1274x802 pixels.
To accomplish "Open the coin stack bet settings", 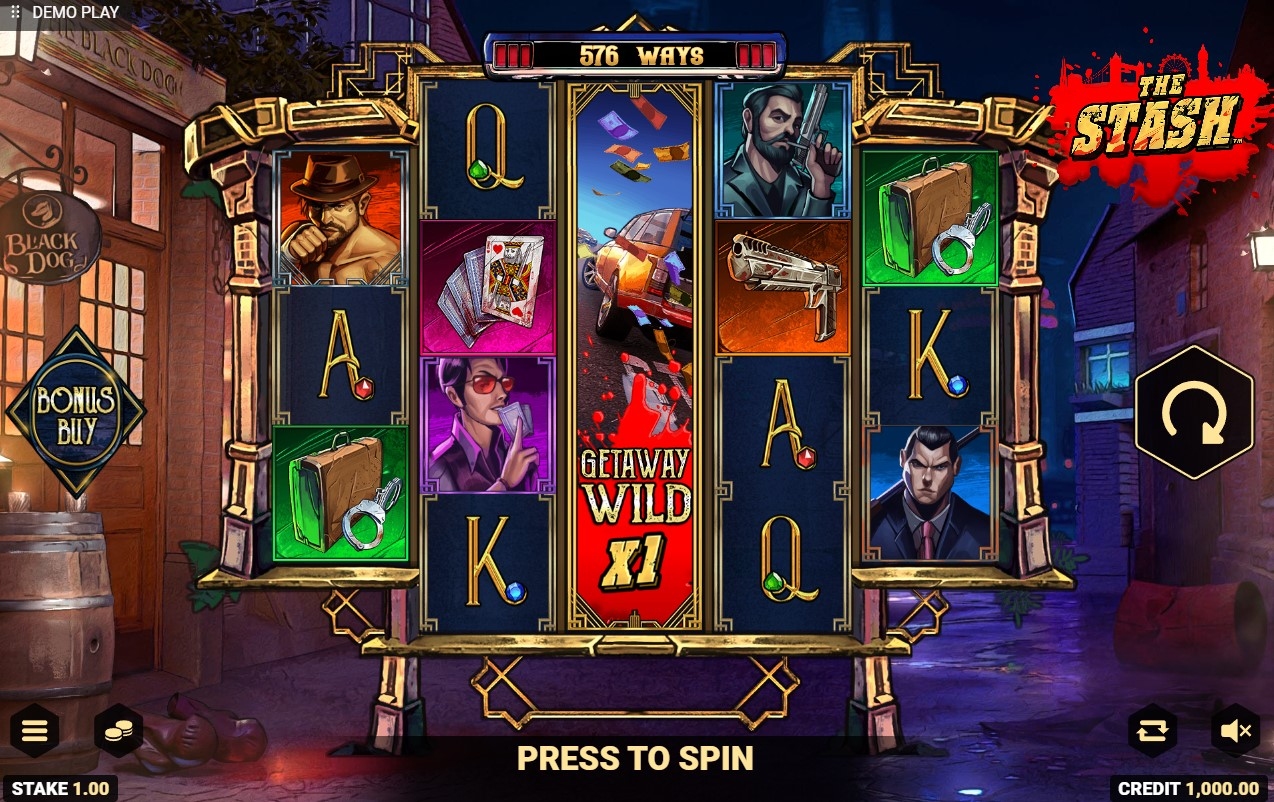I will pyautogui.click(x=119, y=732).
